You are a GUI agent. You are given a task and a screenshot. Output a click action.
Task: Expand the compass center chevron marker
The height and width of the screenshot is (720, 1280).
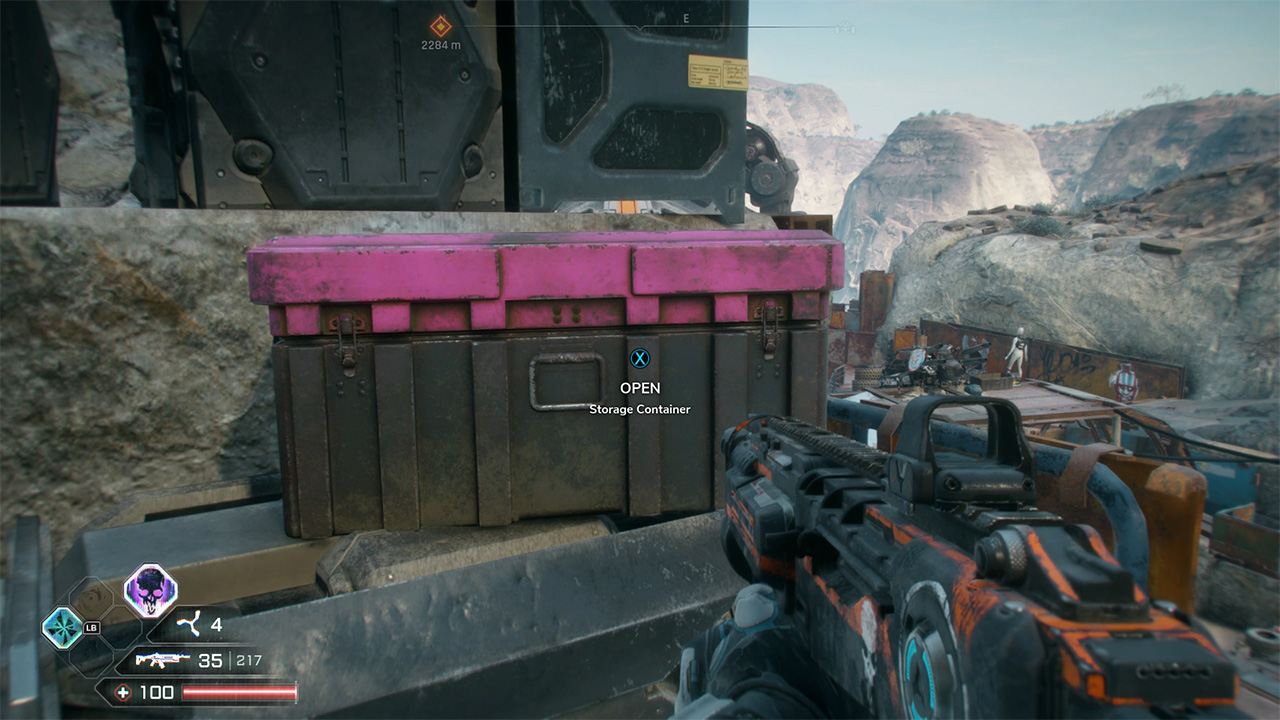click(x=640, y=27)
